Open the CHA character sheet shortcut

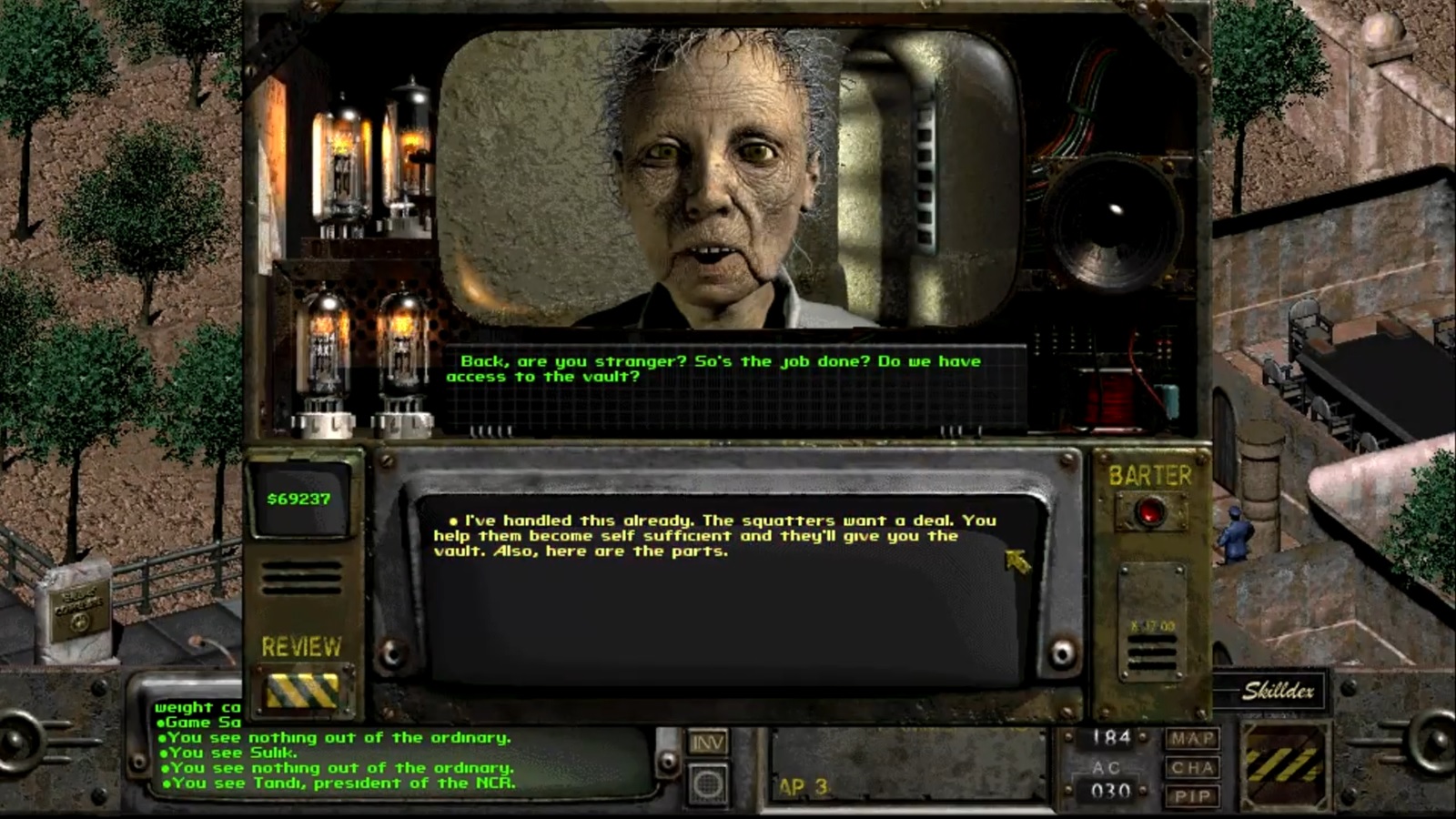click(x=1193, y=767)
